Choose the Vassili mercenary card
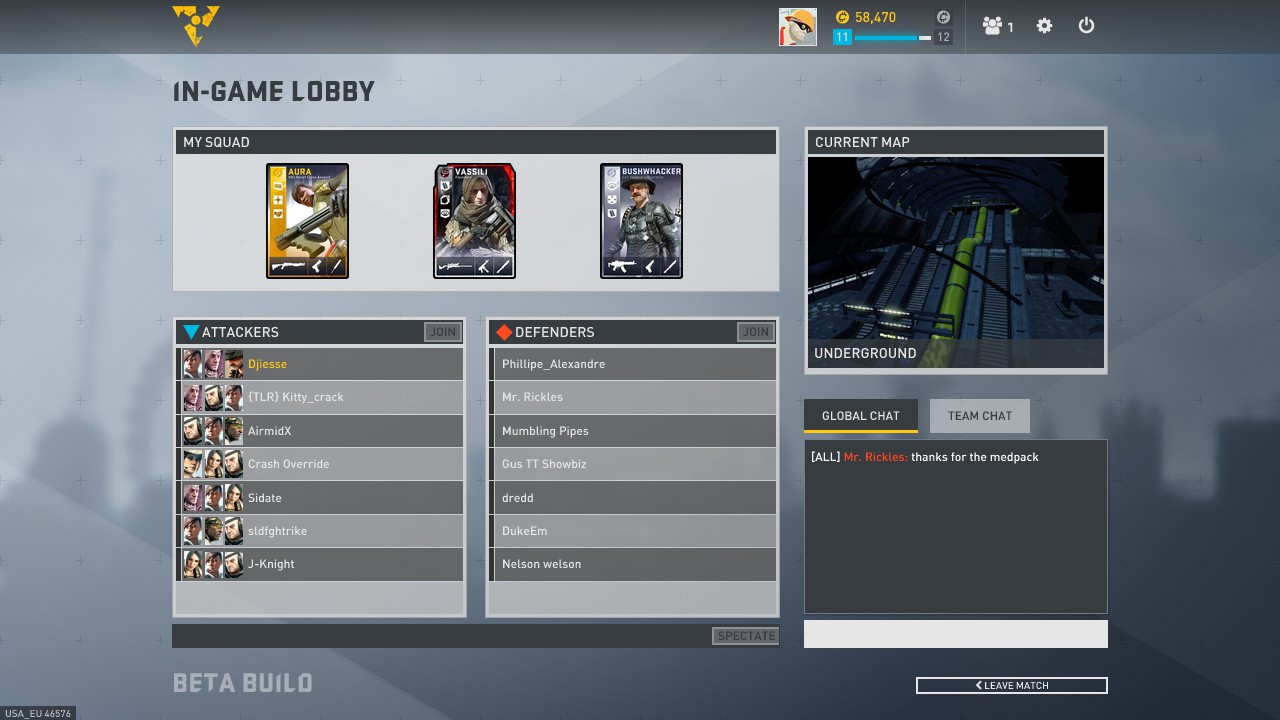This screenshot has height=720, width=1280. click(x=474, y=221)
